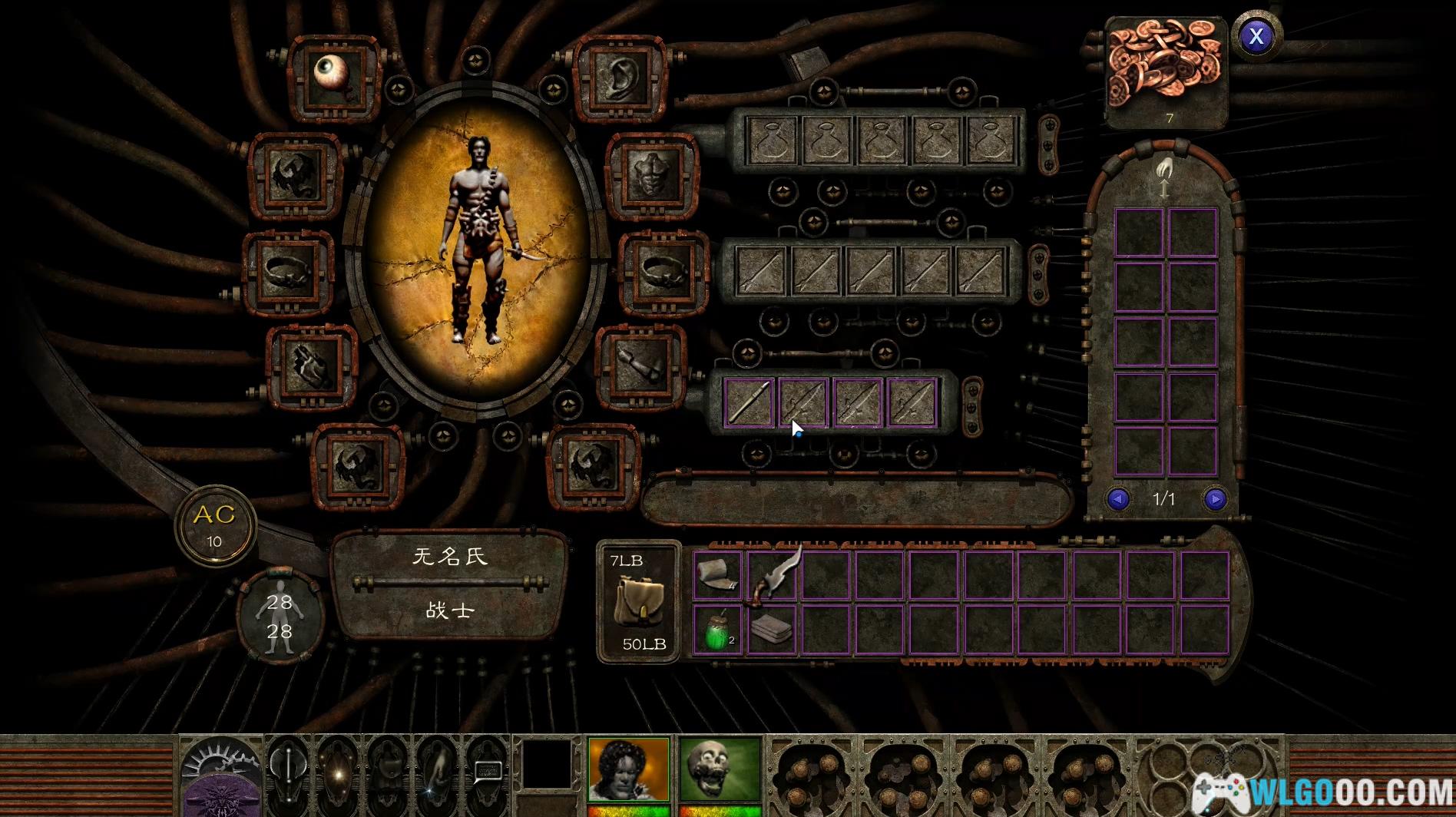
Task: Select the green jar item
Action: pyautogui.click(x=716, y=630)
